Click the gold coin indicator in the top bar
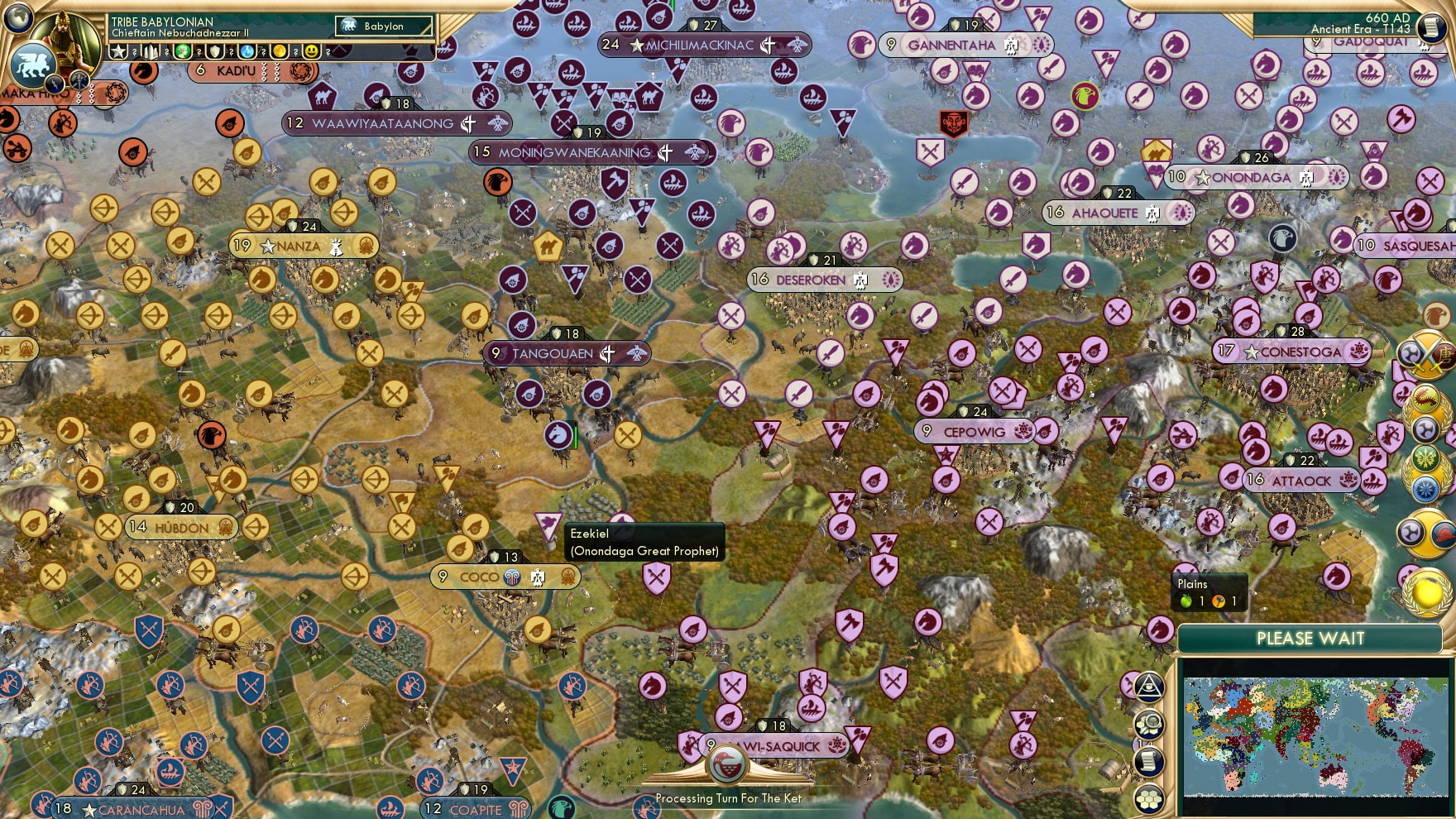 [281, 51]
